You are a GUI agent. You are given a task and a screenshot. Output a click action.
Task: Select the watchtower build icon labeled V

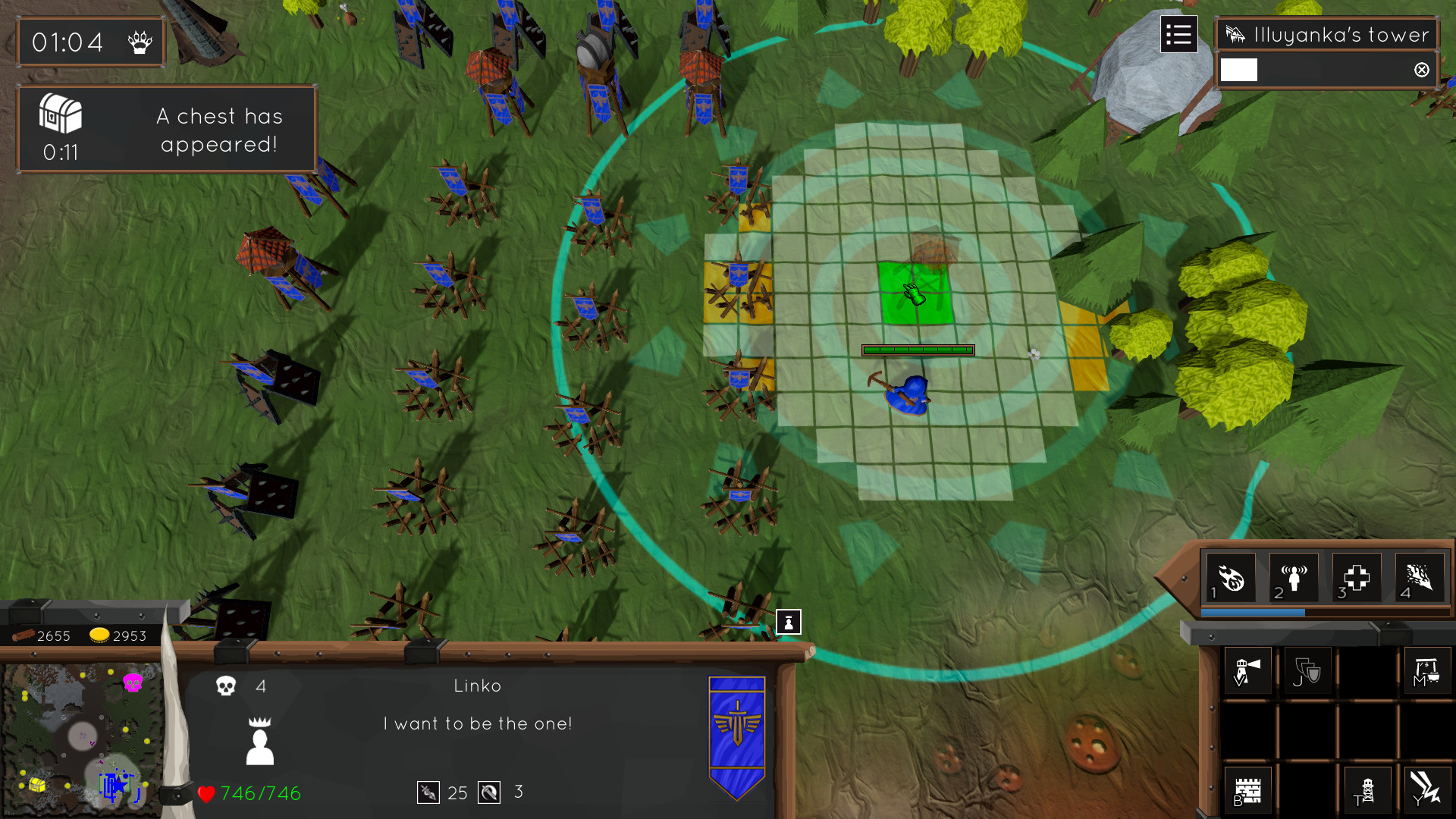coord(1247,670)
